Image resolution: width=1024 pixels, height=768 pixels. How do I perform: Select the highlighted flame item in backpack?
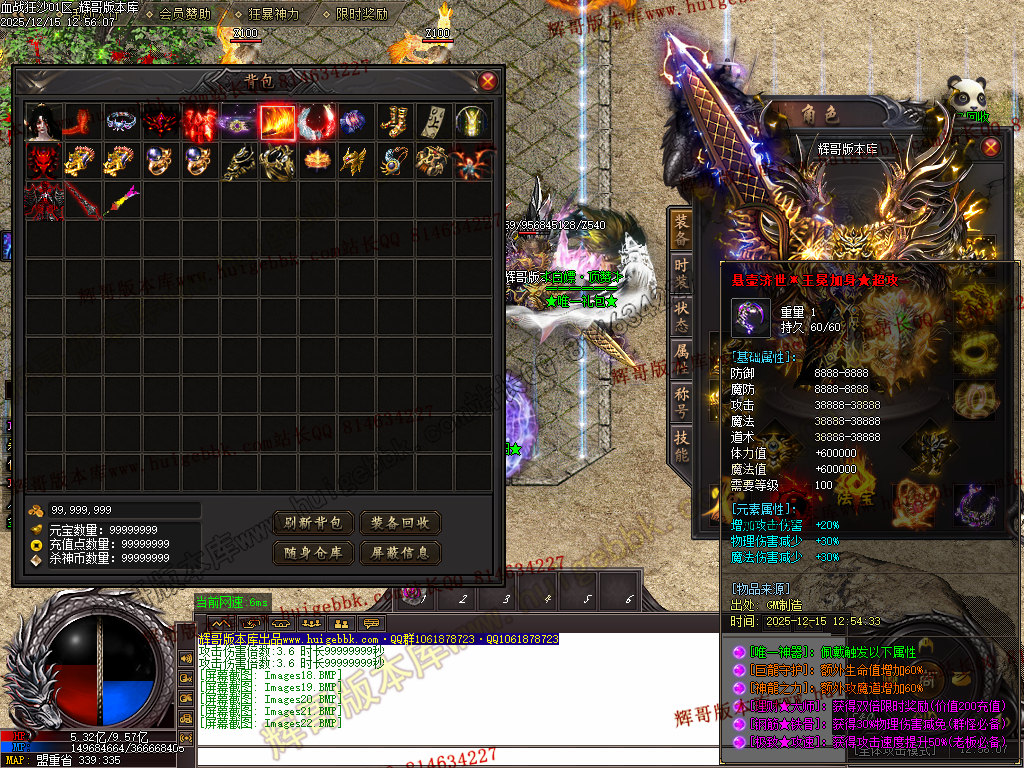[277, 123]
